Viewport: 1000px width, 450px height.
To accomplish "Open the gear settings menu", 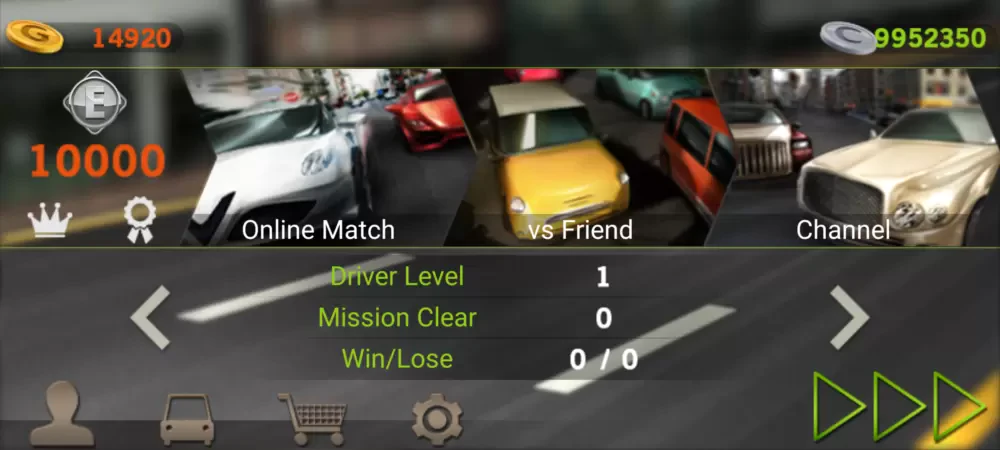I will [x=437, y=418].
